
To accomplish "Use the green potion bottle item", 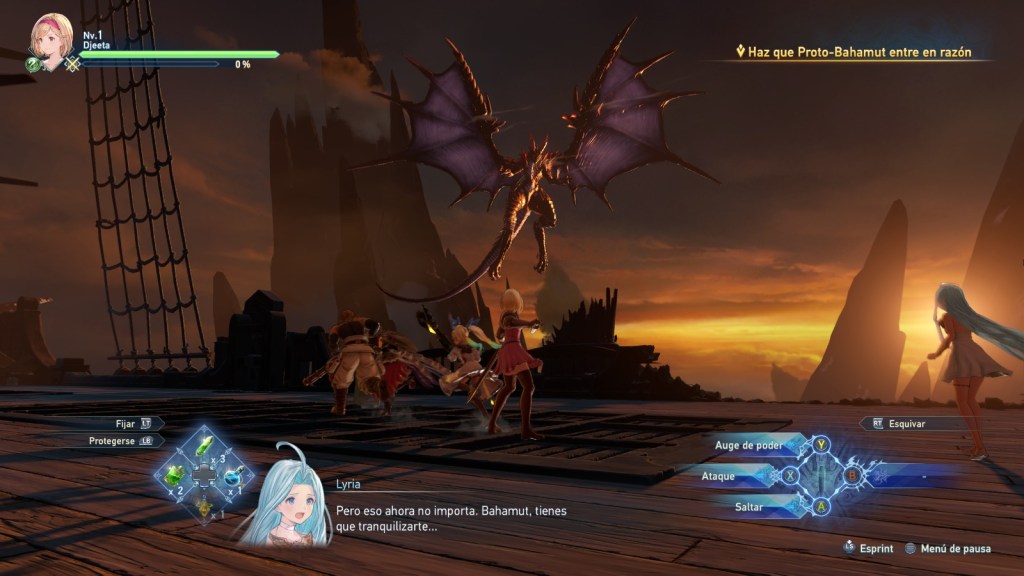I will (176, 475).
